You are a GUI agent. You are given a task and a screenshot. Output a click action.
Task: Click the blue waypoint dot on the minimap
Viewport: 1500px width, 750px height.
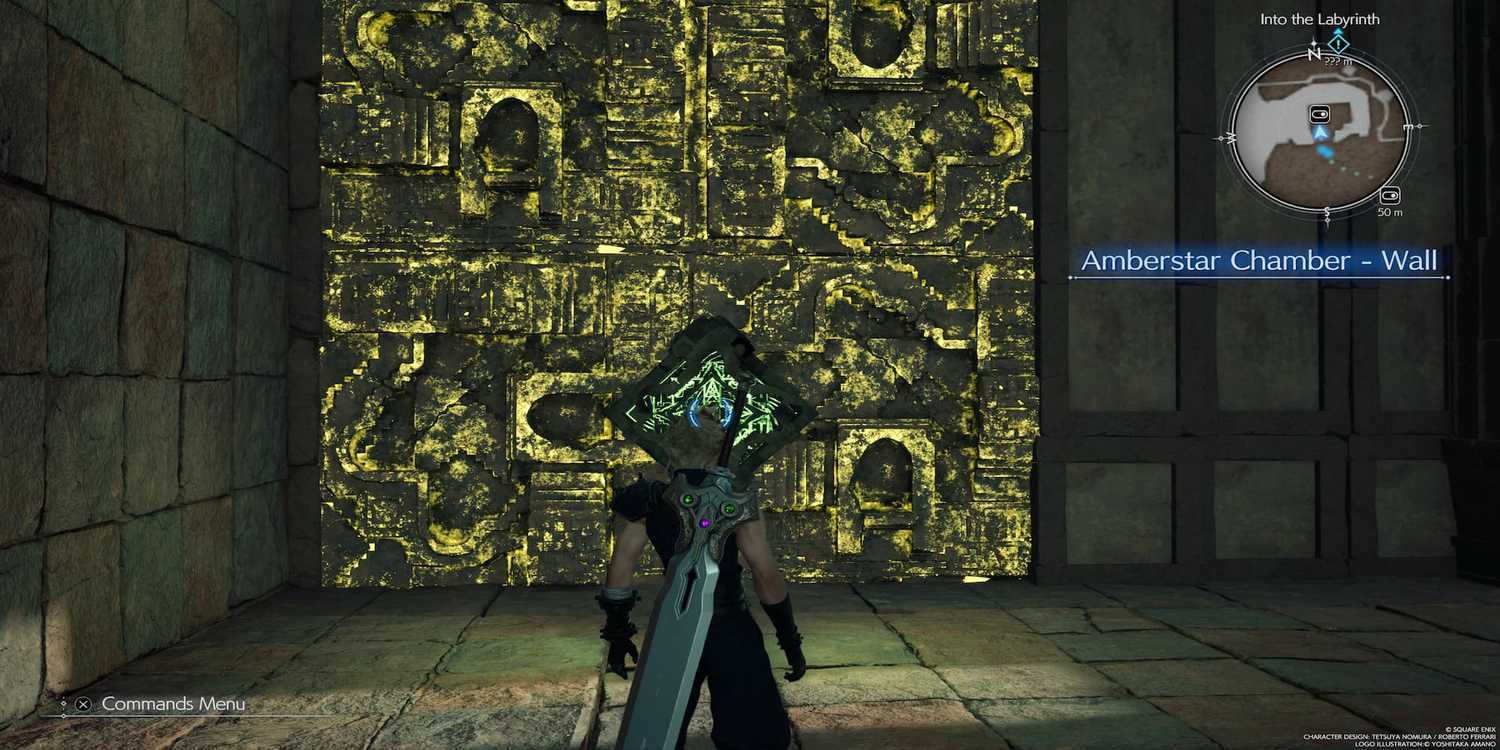[1324, 151]
